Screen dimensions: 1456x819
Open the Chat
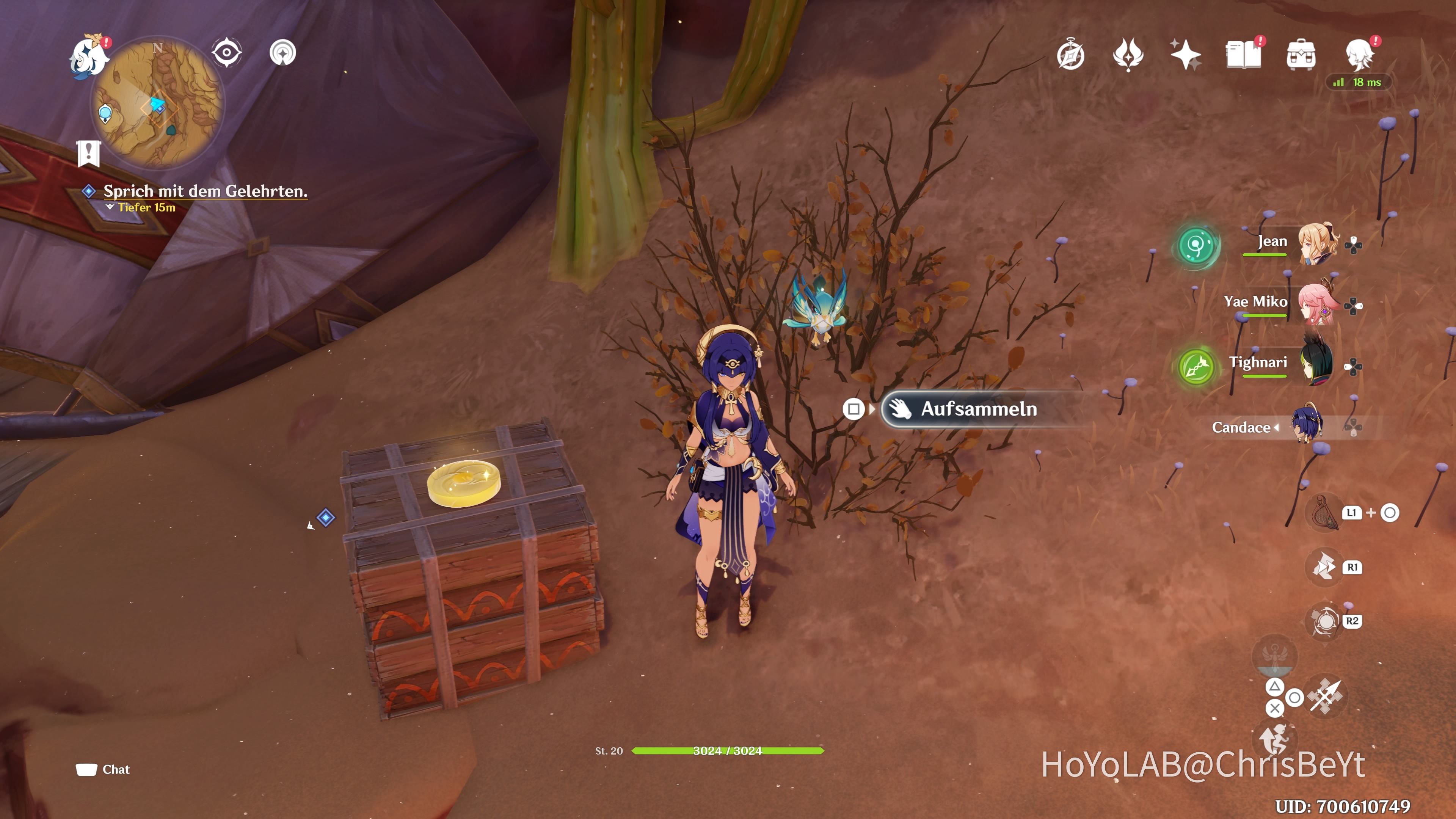click(x=103, y=769)
